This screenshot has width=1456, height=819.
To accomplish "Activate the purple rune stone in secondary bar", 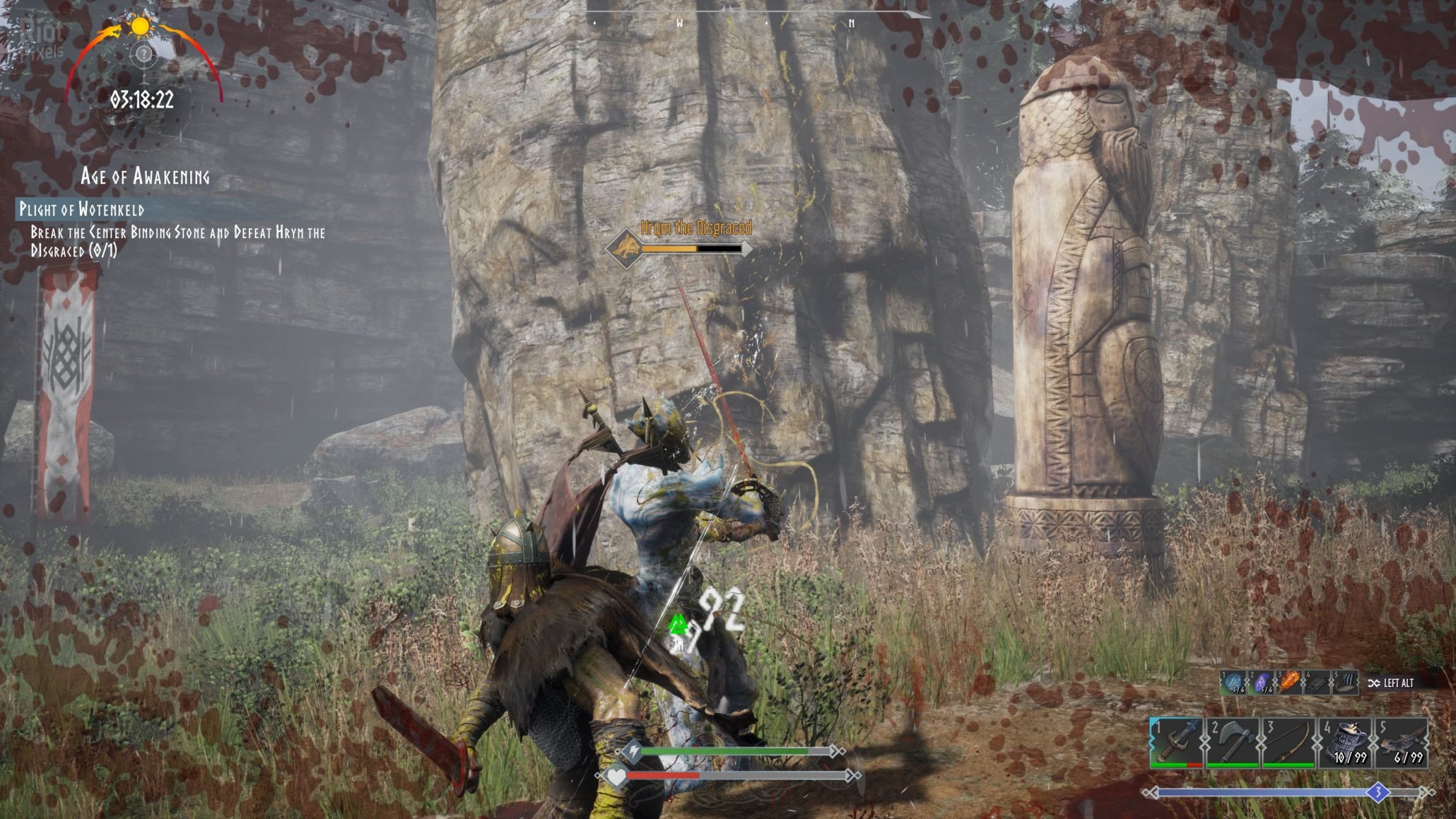I will (1262, 683).
